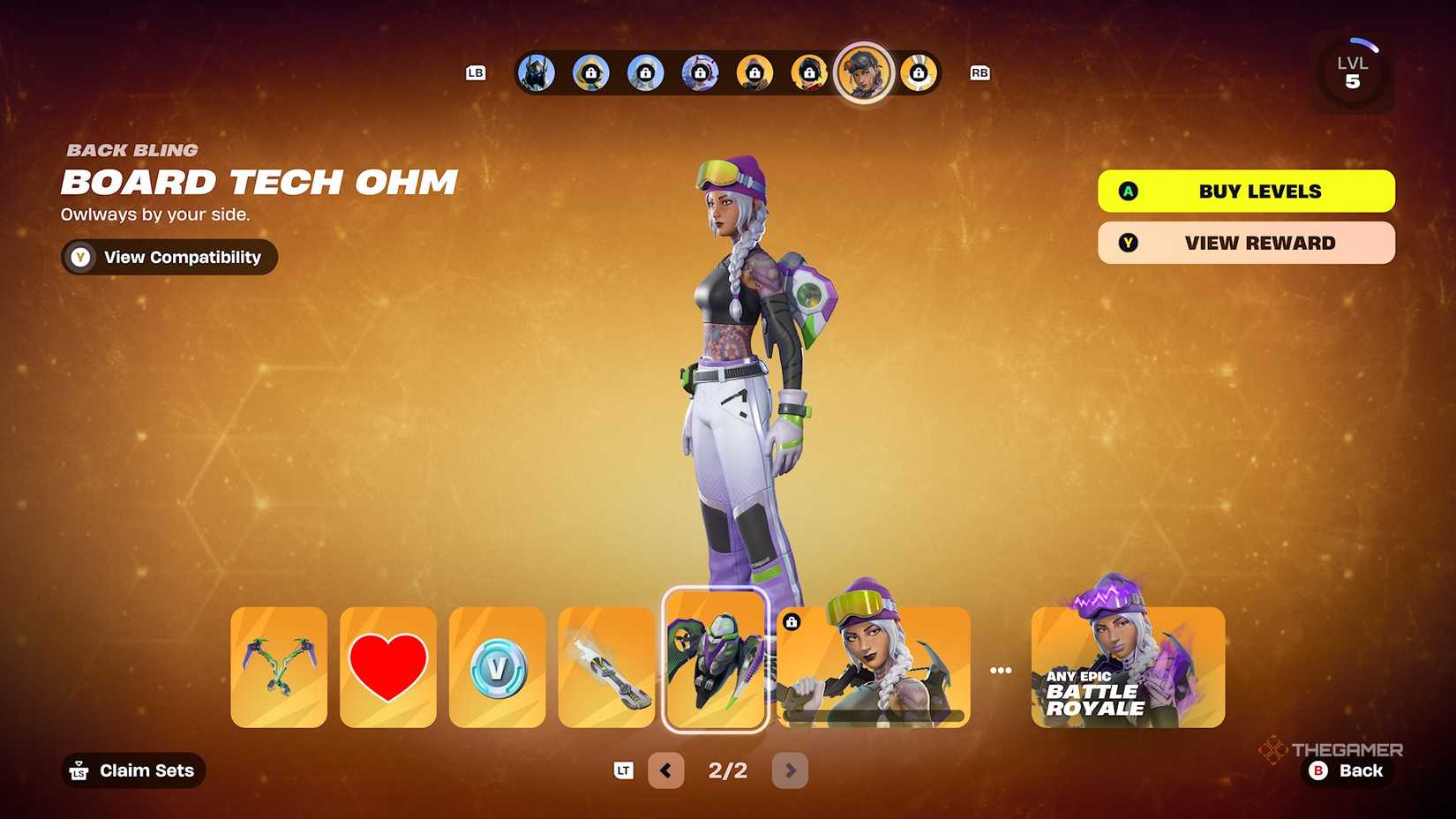The width and height of the screenshot is (1456, 819).
Task: Click the green dual pickaxe reward
Action: click(278, 666)
